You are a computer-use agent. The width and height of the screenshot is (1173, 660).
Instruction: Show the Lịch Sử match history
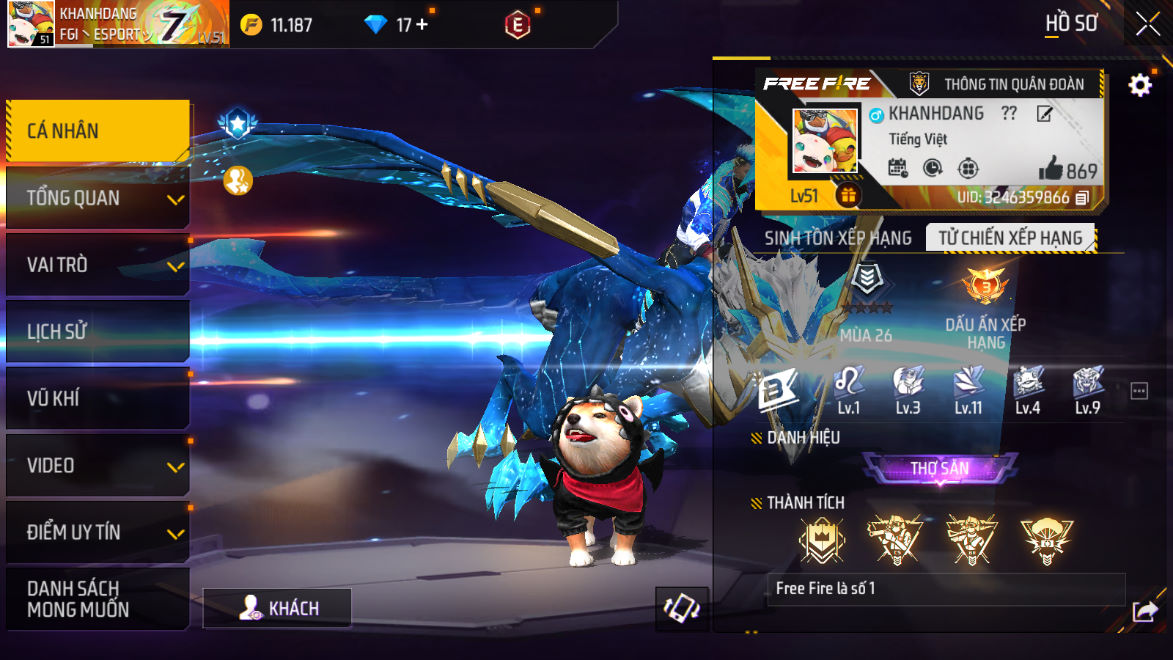tap(97, 332)
